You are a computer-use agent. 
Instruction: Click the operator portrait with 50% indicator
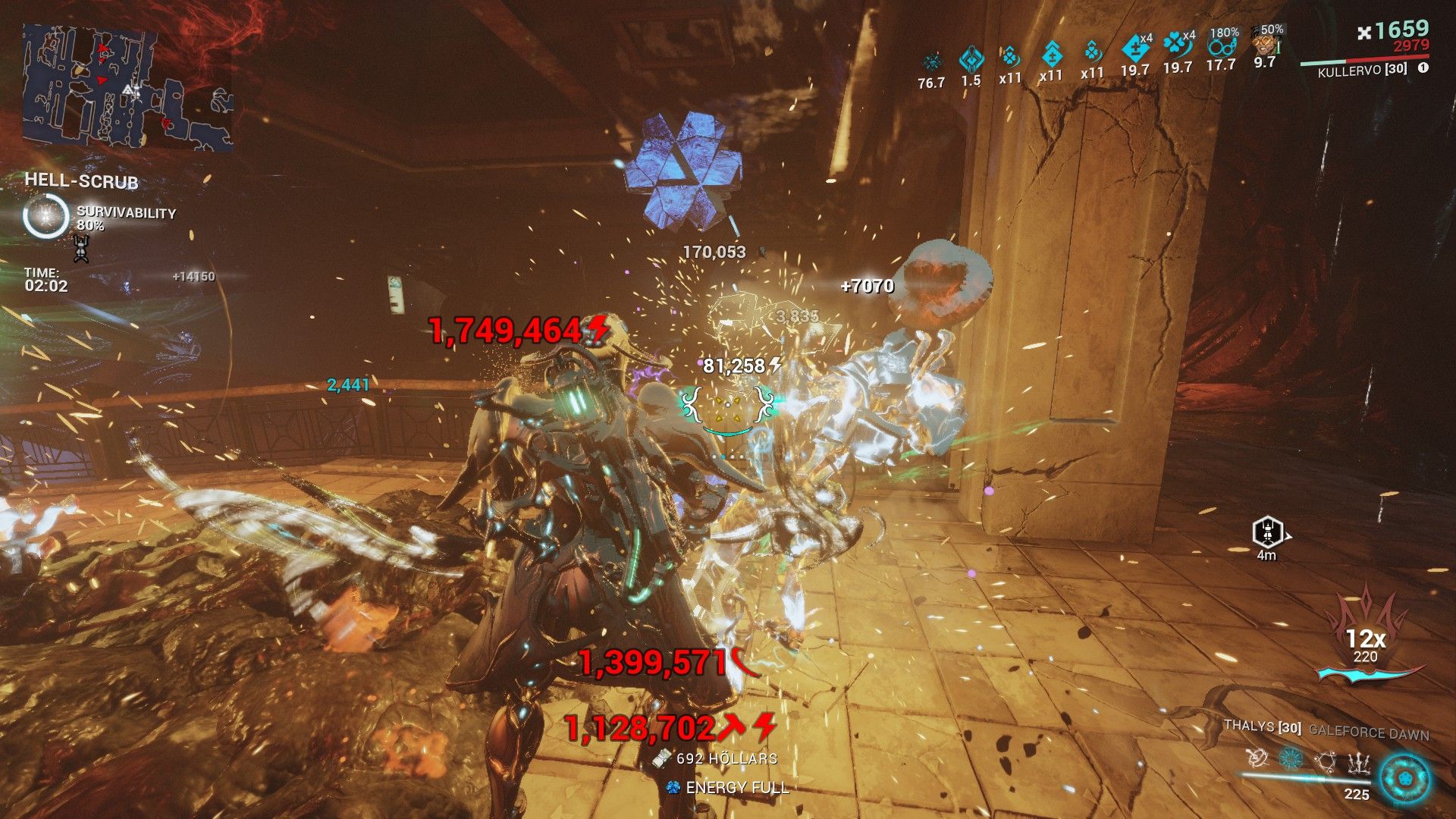point(1266,44)
